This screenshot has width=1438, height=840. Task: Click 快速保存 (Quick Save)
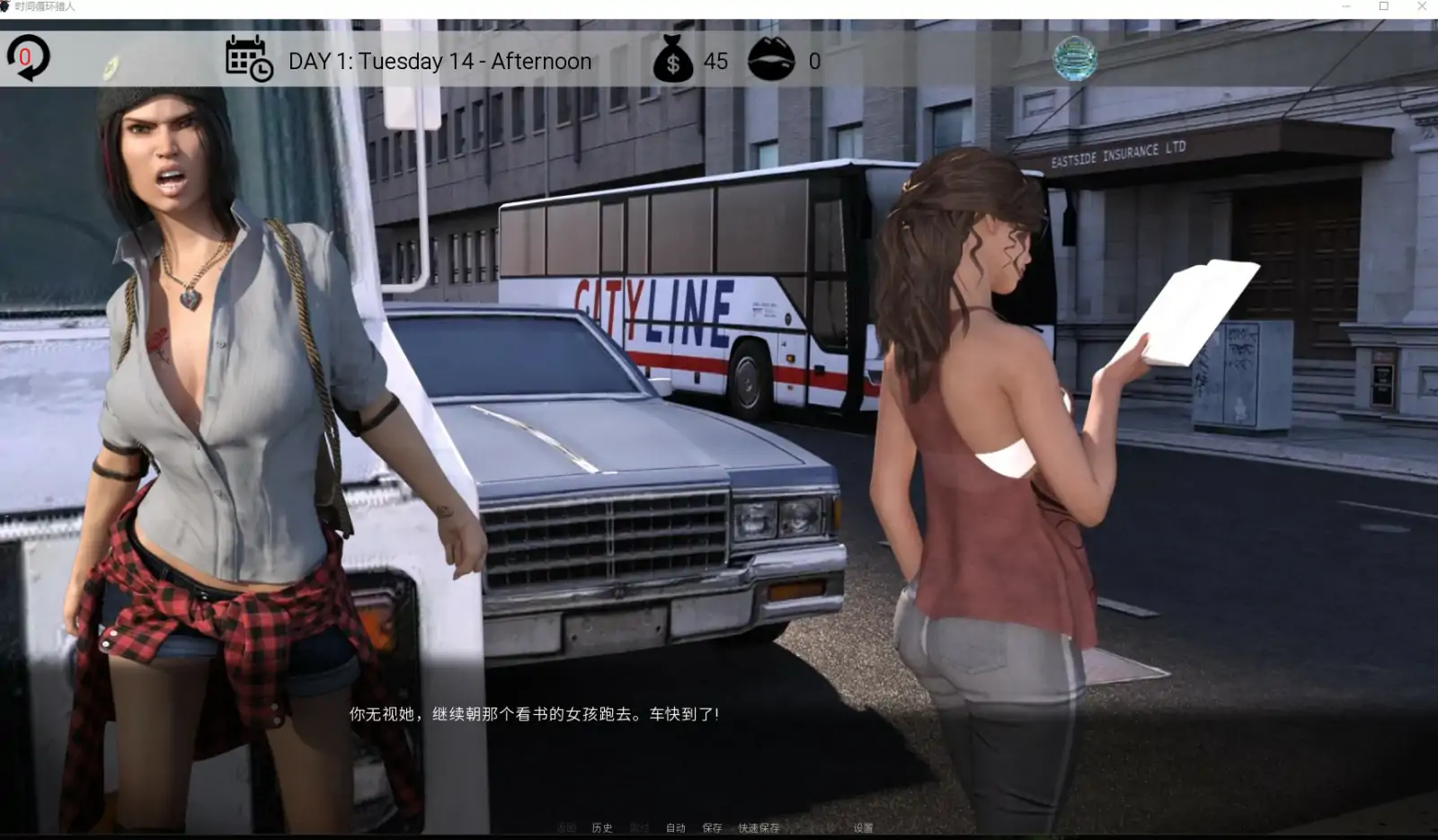coord(759,827)
